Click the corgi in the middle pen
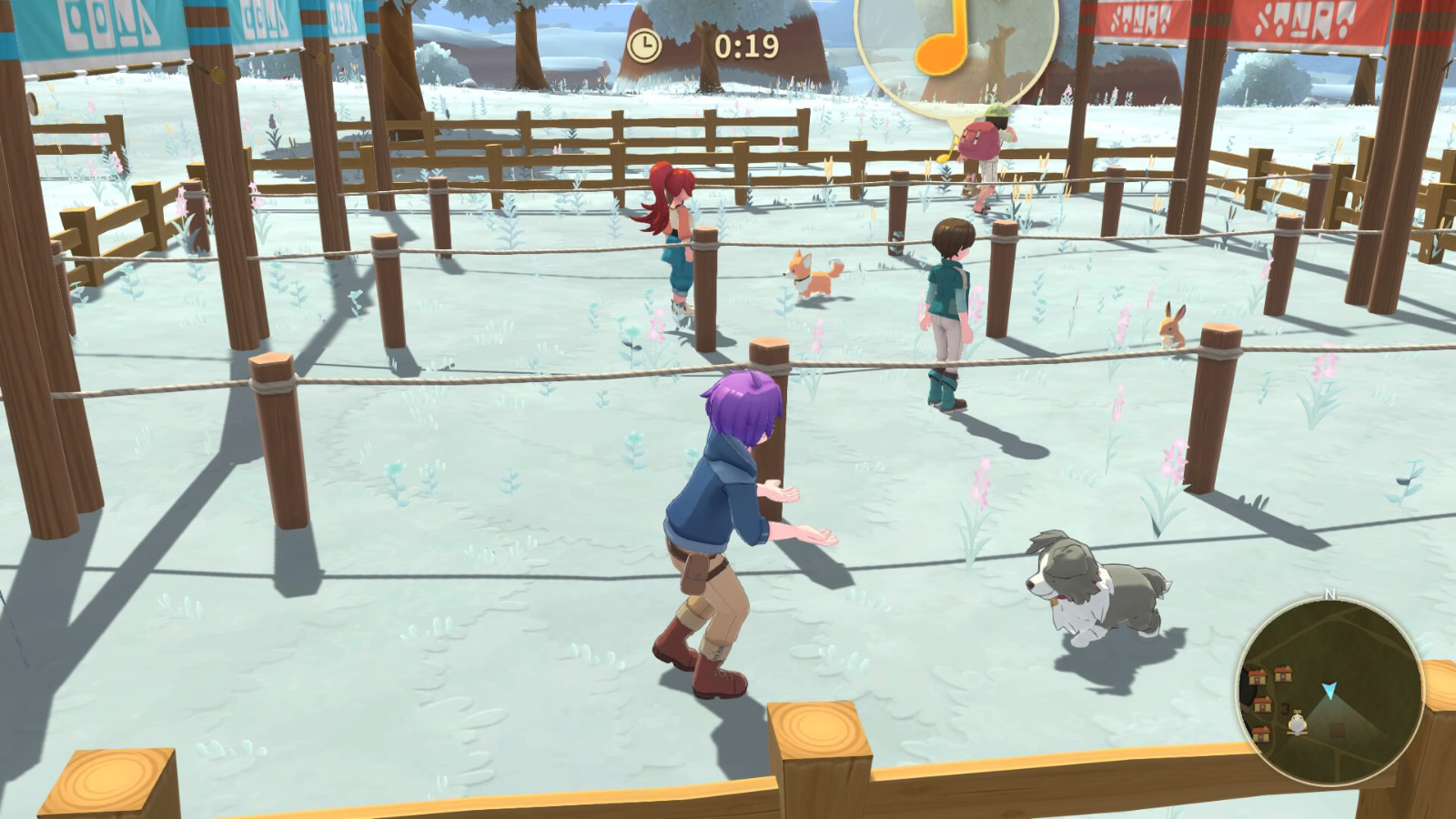This screenshot has width=1456, height=819. (810, 273)
